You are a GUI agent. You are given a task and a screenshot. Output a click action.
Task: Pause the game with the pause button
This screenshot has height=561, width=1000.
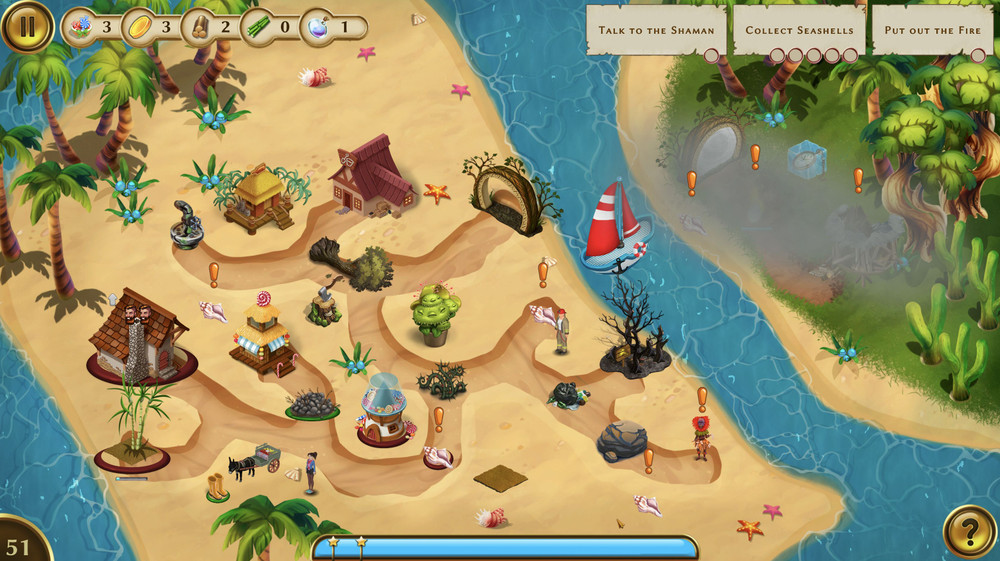[x=27, y=27]
